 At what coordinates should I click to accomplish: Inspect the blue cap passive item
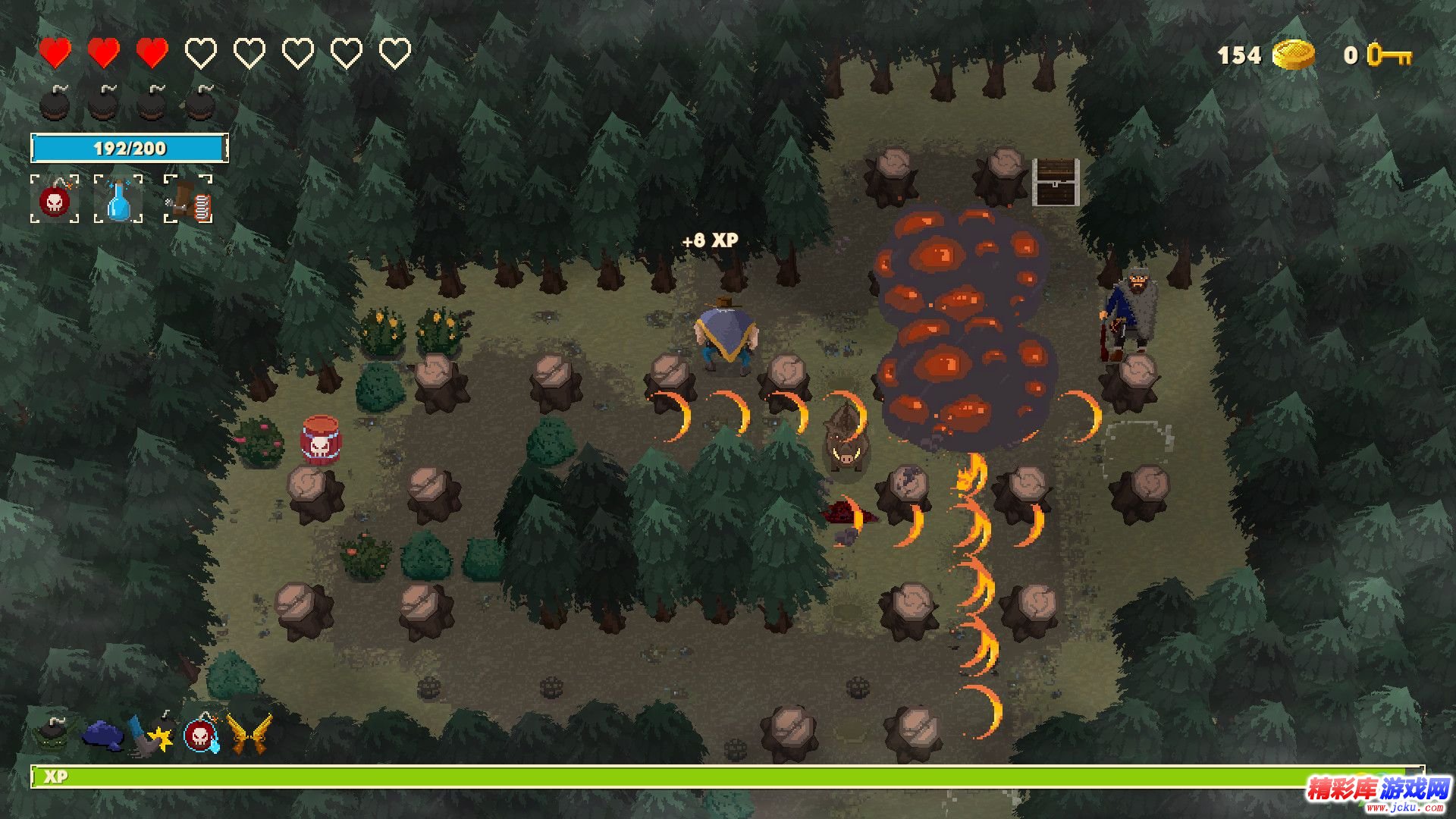coord(102,734)
